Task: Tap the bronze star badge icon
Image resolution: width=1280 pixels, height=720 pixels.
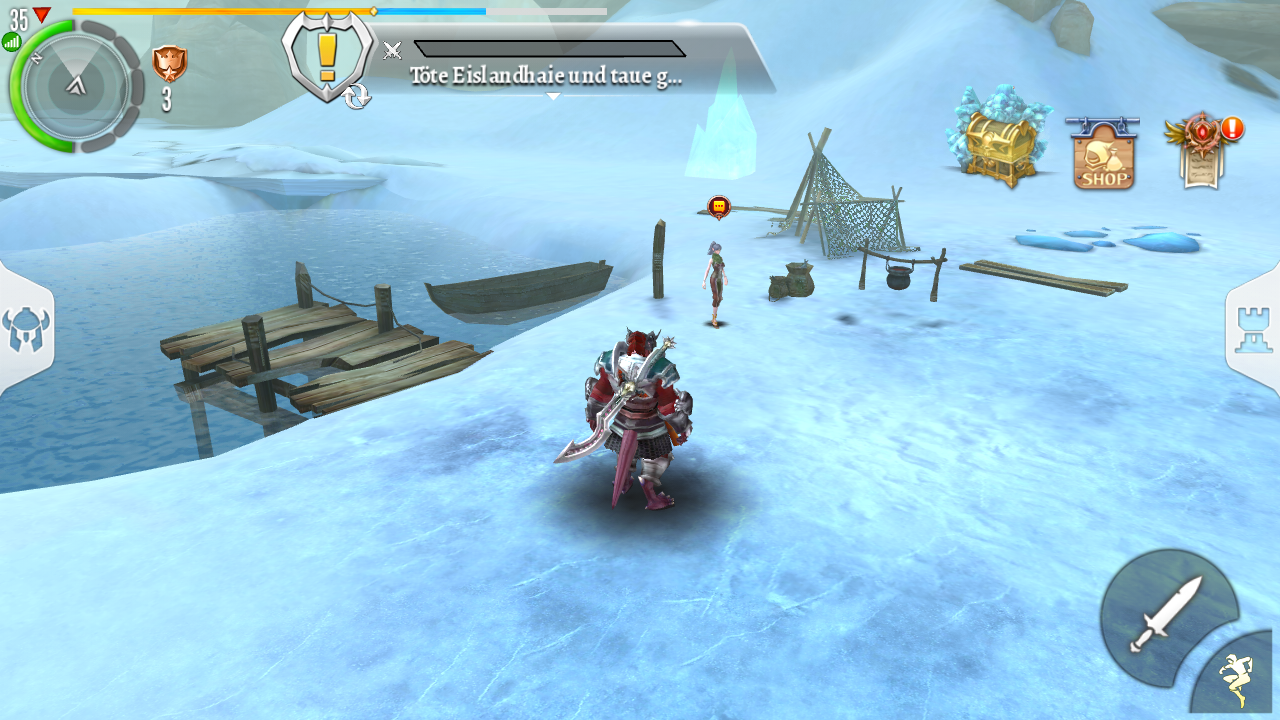Action: (169, 64)
